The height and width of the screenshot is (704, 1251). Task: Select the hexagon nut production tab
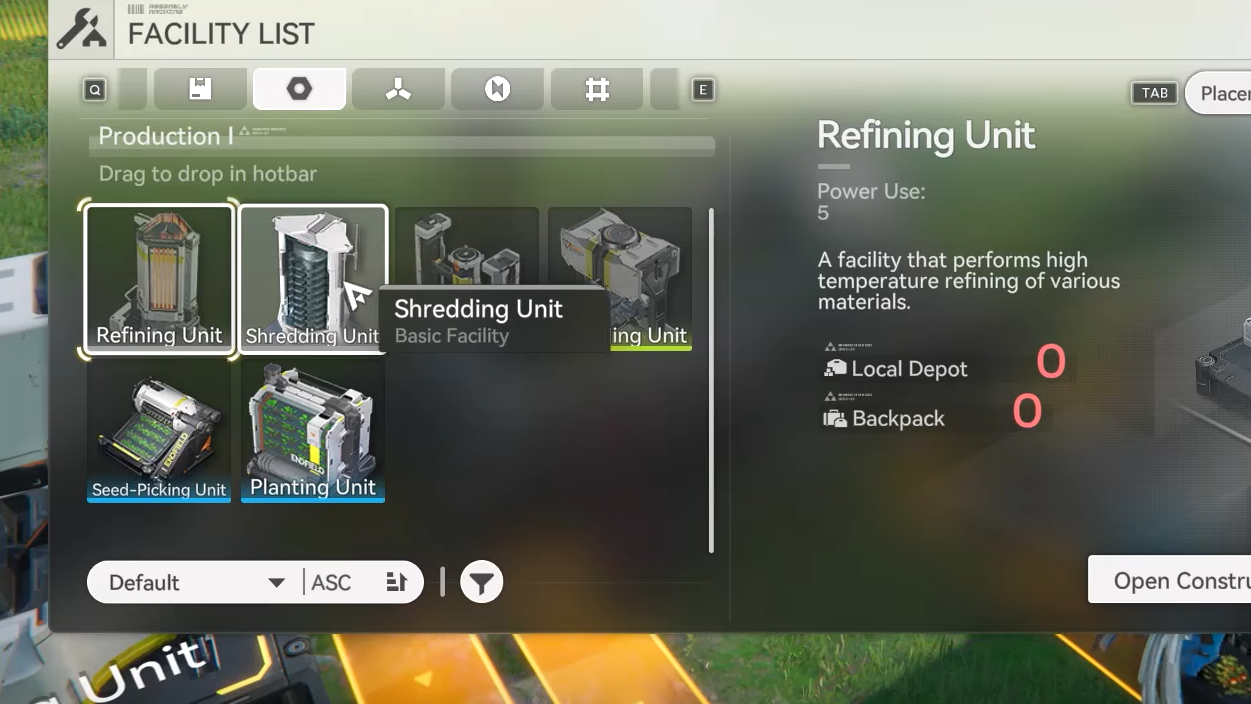pyautogui.click(x=299, y=90)
